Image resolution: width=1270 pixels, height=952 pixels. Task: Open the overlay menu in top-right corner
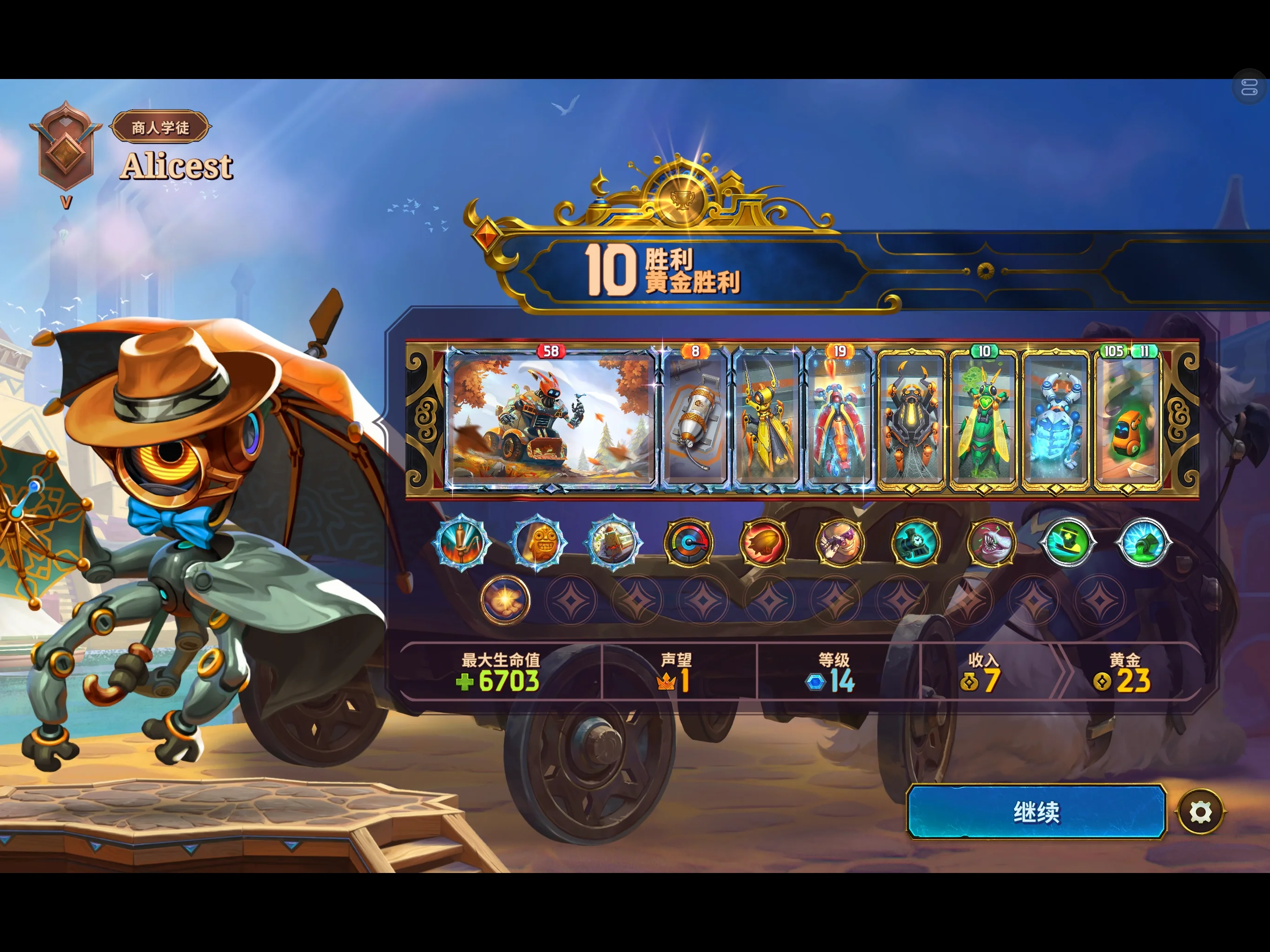coord(1250,88)
